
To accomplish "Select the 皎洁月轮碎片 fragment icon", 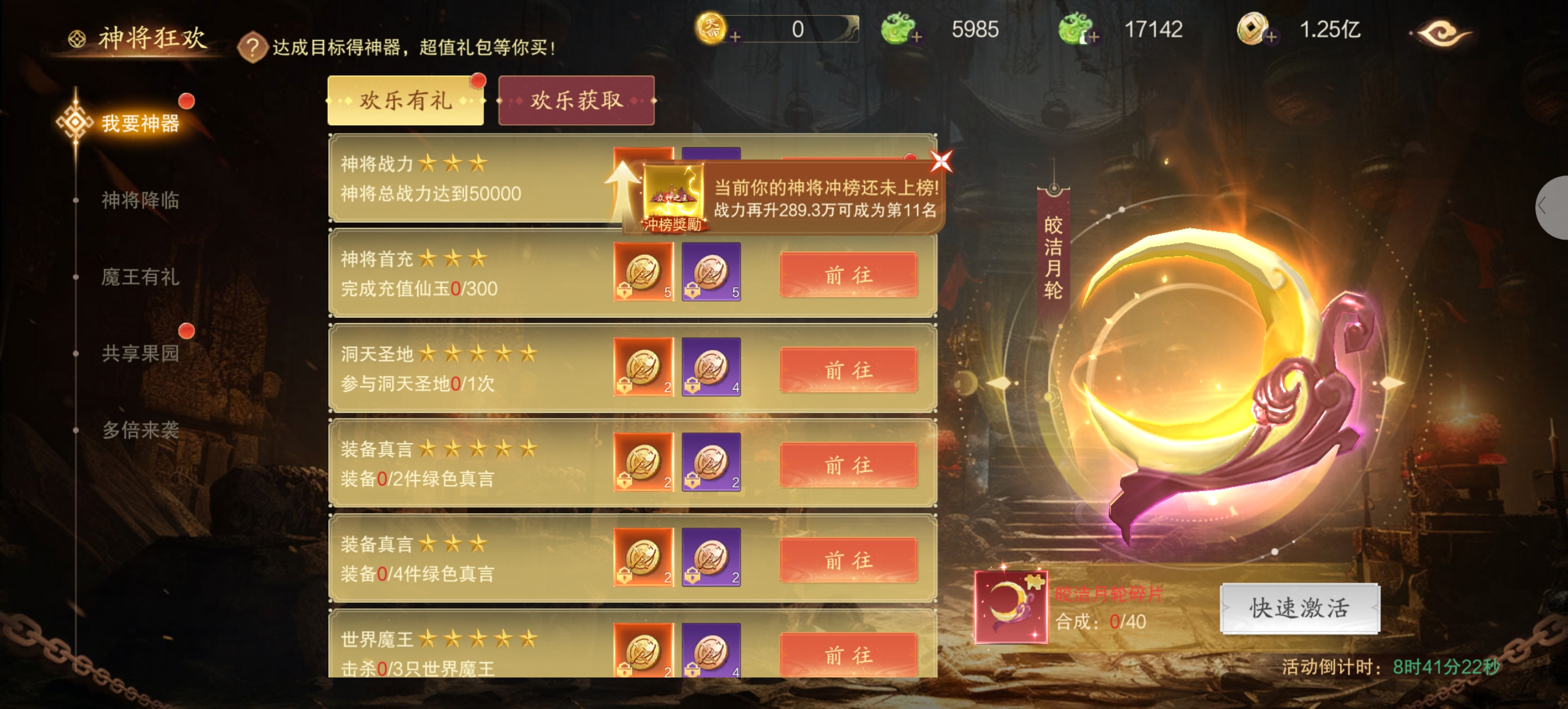I will [1010, 607].
